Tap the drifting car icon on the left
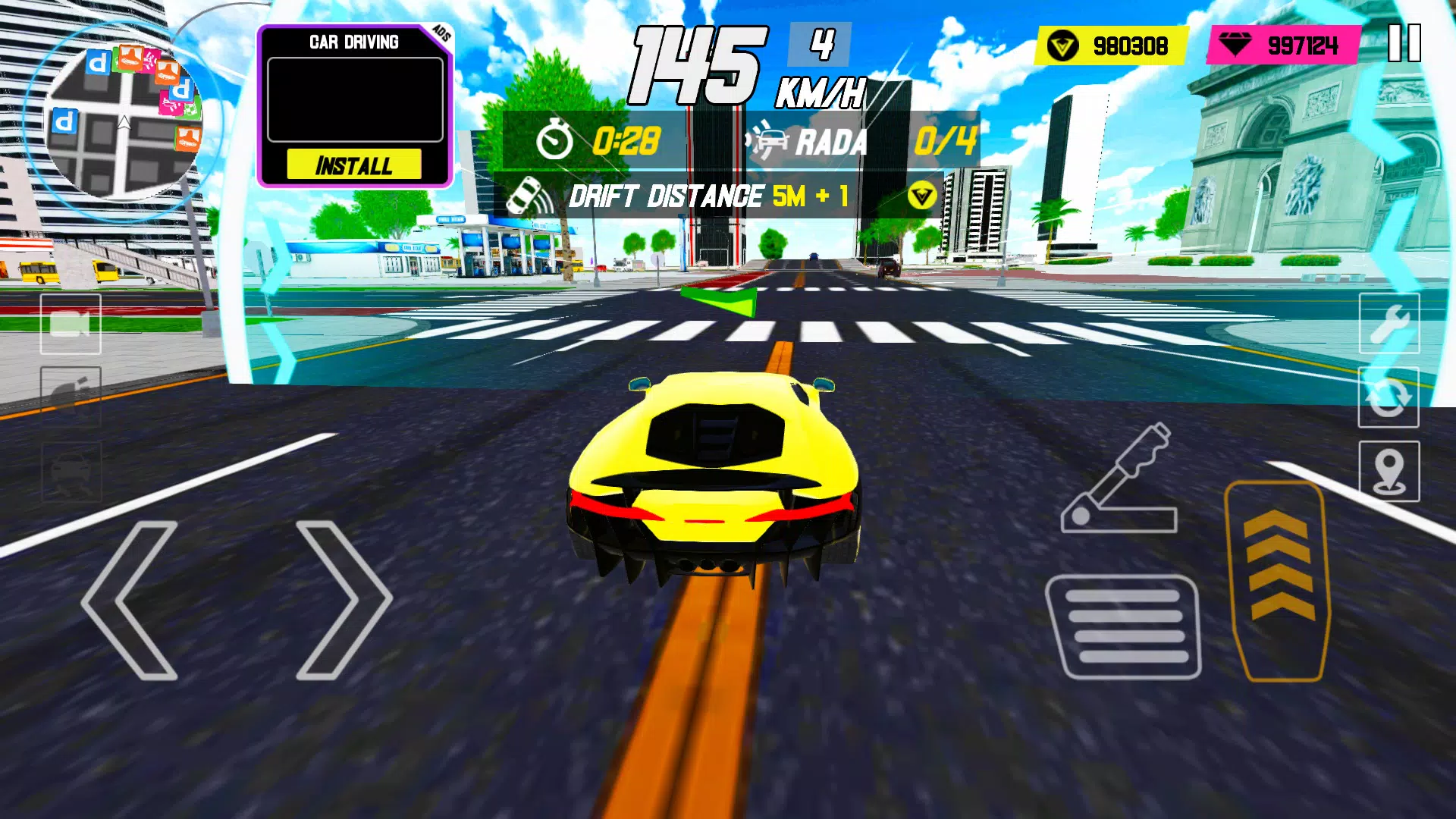The width and height of the screenshot is (1456, 819). click(69, 470)
